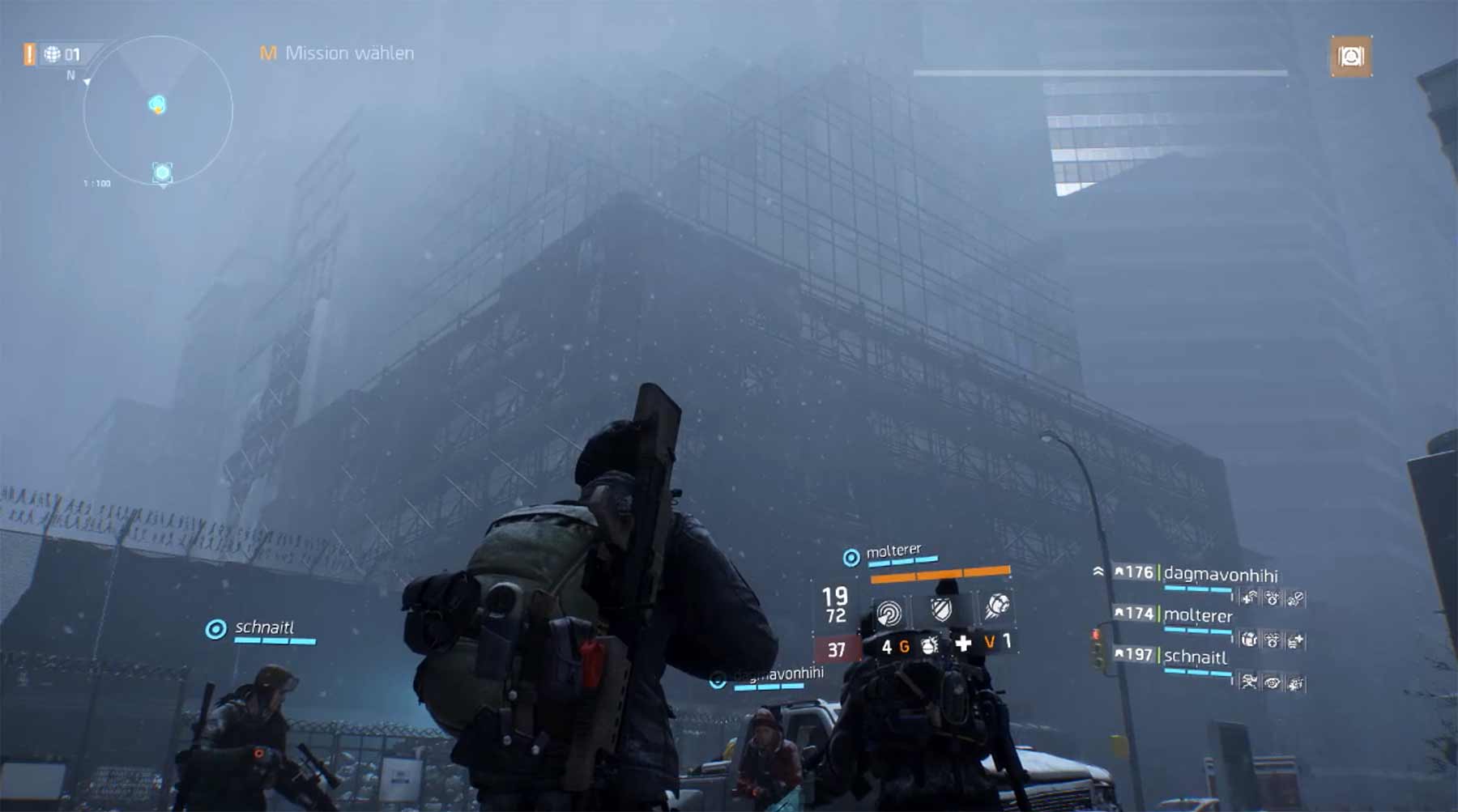Click the globe icon next to 01
Viewport: 1458px width, 812px height.
pos(53,54)
